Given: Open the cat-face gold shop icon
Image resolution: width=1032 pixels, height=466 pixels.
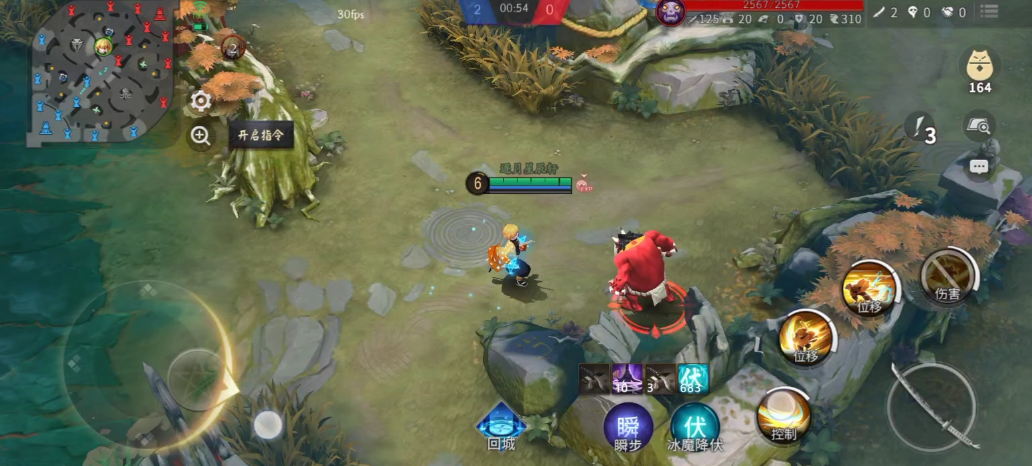Looking at the screenshot, I should coord(979,67).
